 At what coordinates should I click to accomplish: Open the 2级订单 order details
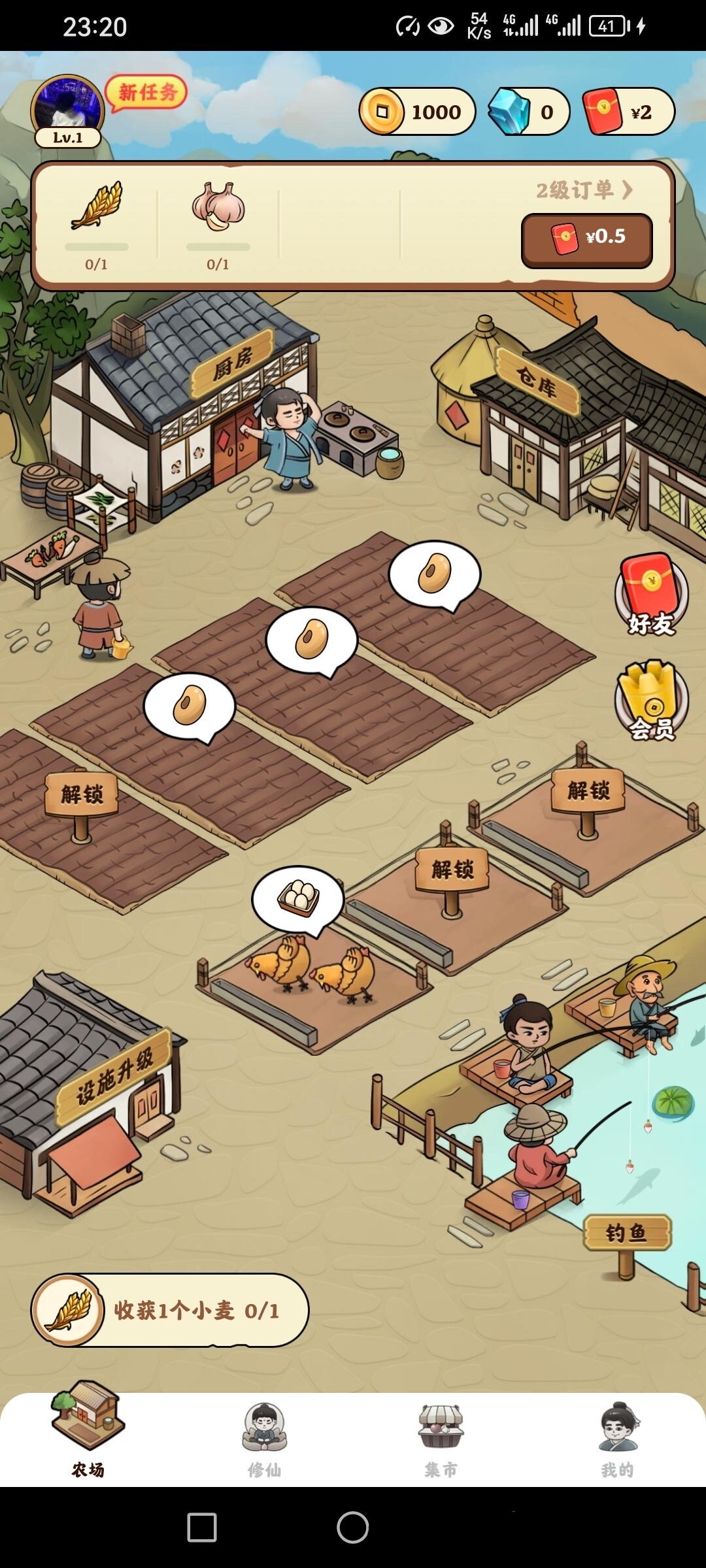[584, 190]
